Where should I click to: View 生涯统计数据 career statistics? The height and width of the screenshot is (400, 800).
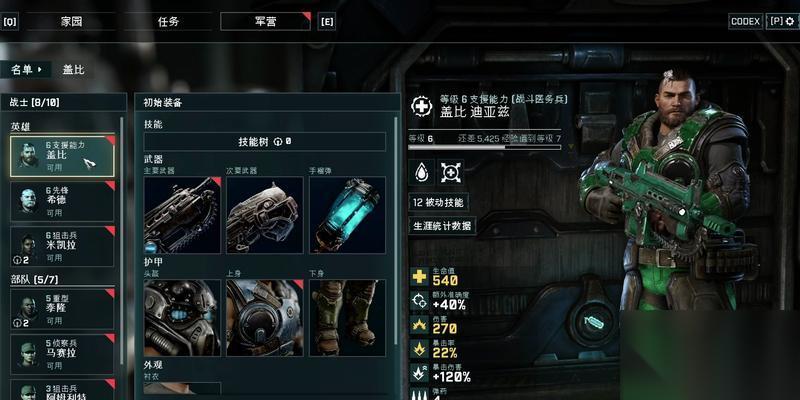(x=442, y=226)
